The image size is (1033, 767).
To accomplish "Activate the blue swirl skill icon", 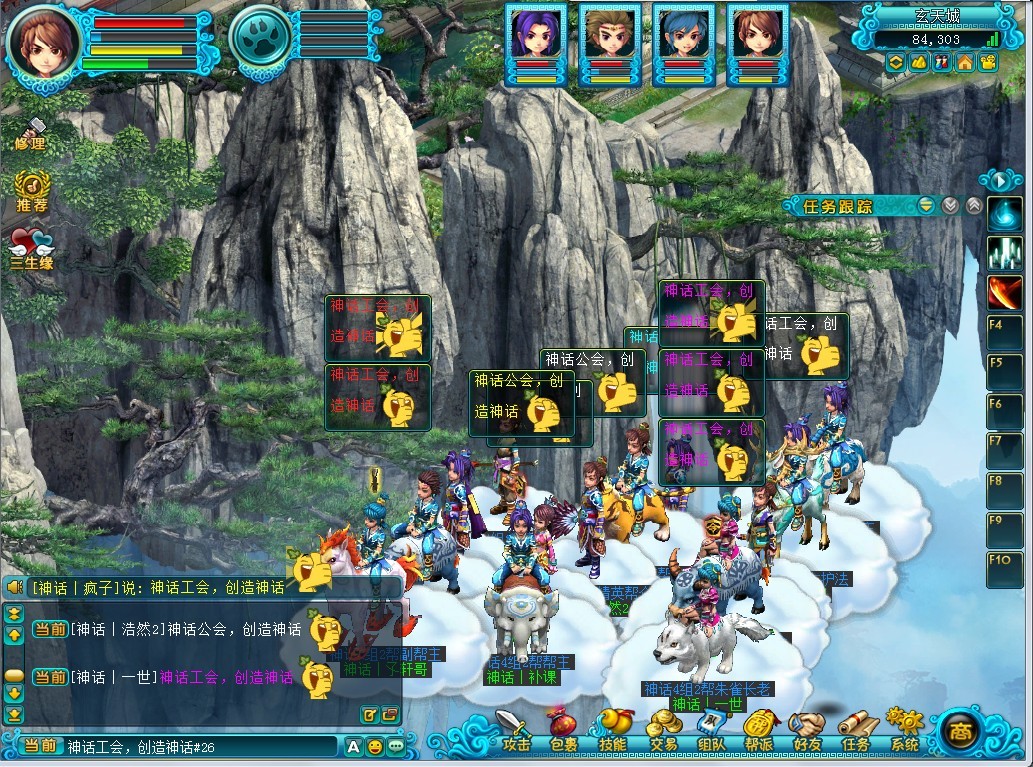I will (1004, 213).
